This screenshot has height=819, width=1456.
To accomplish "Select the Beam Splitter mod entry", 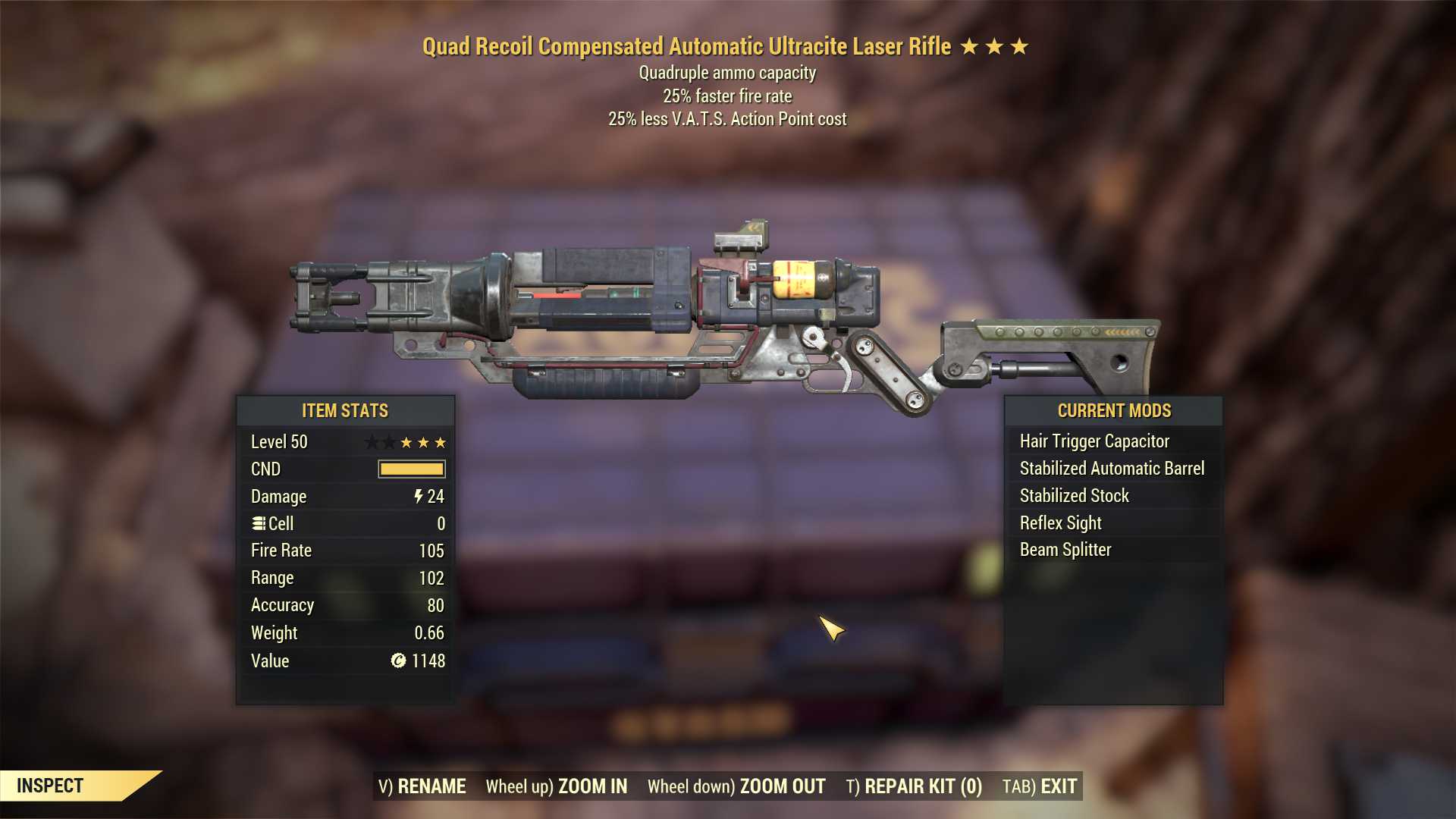I will [1065, 550].
